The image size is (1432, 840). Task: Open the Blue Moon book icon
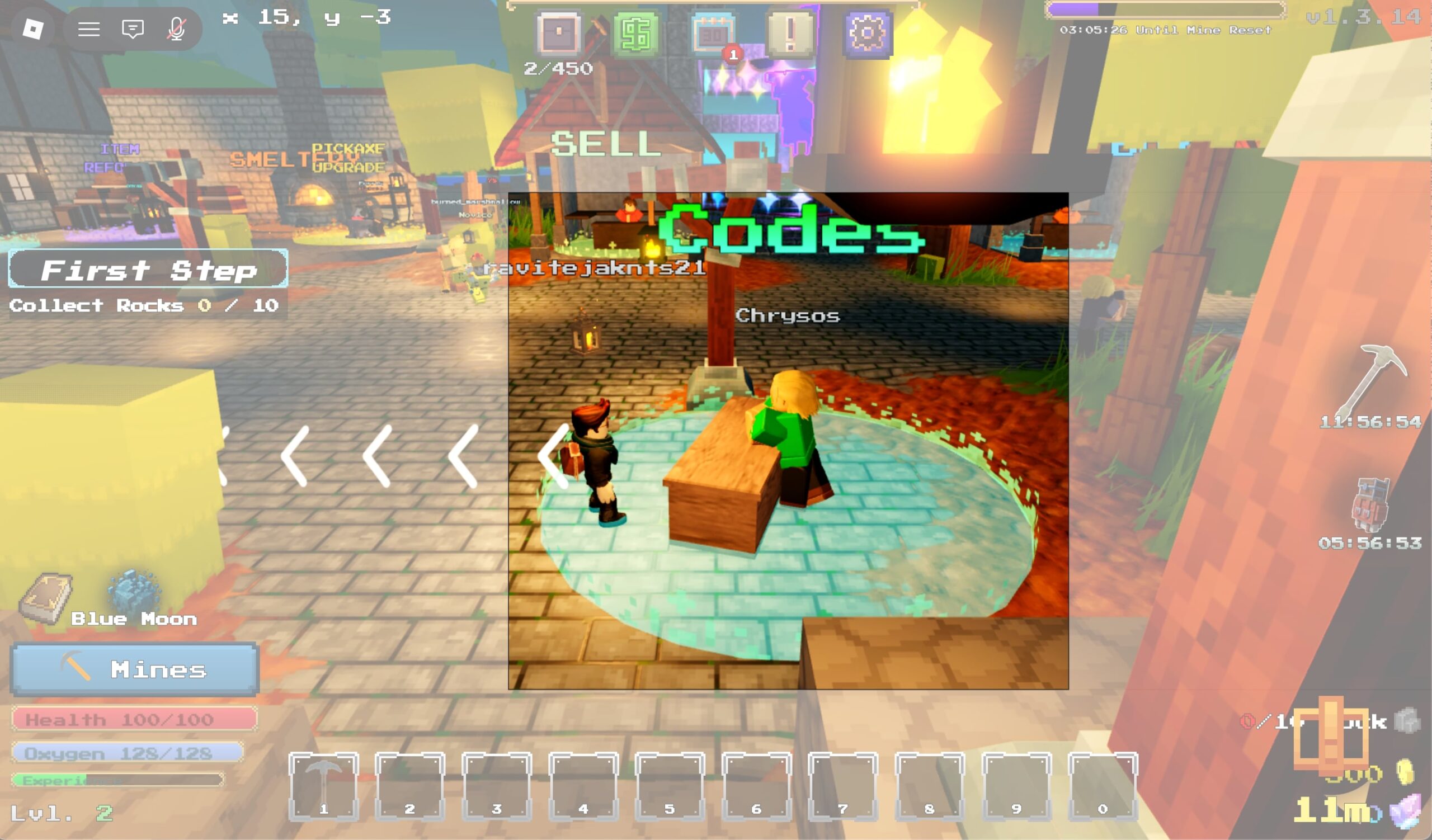tap(45, 598)
